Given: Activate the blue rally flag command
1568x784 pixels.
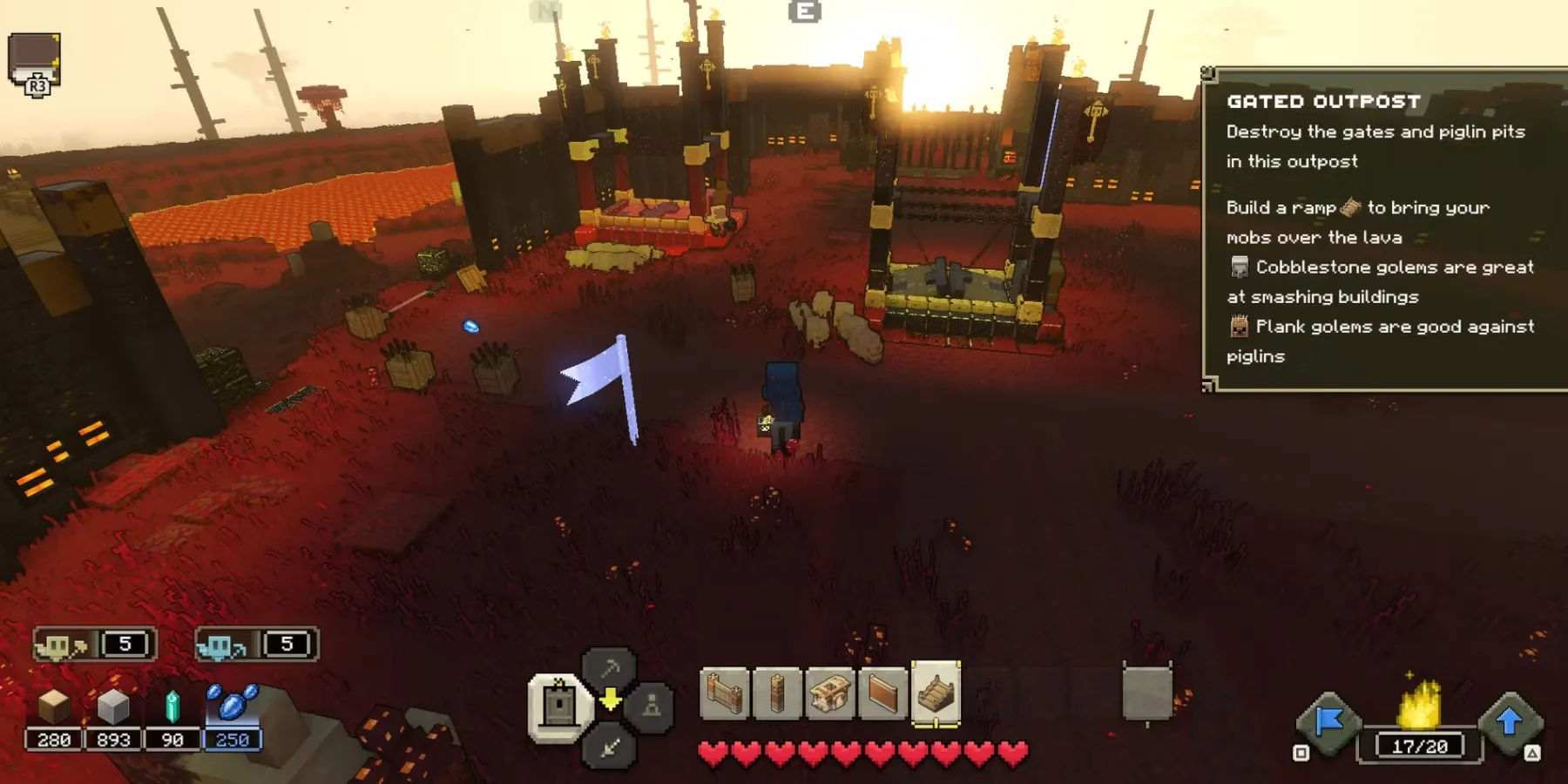Looking at the screenshot, I should click(x=1328, y=721).
